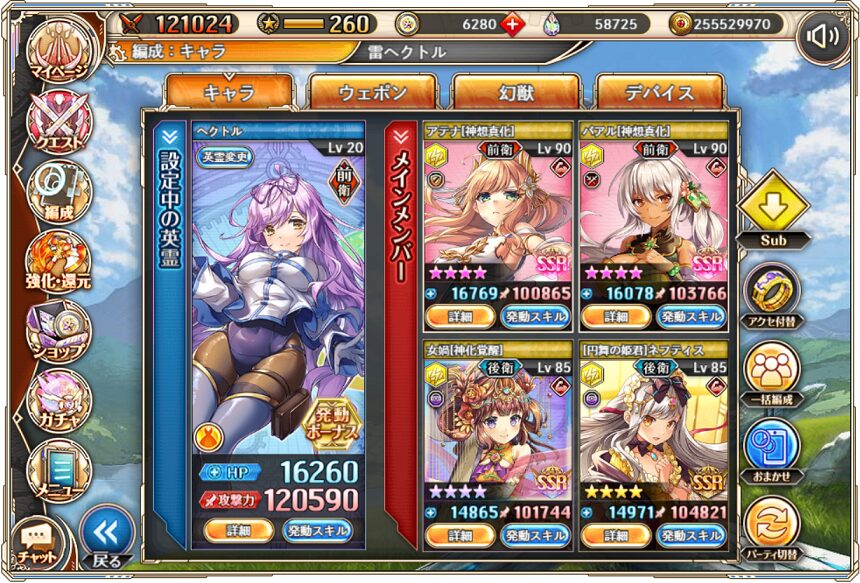The image size is (860, 583).
Task: Switch to the Sub members view
Action: [773, 209]
